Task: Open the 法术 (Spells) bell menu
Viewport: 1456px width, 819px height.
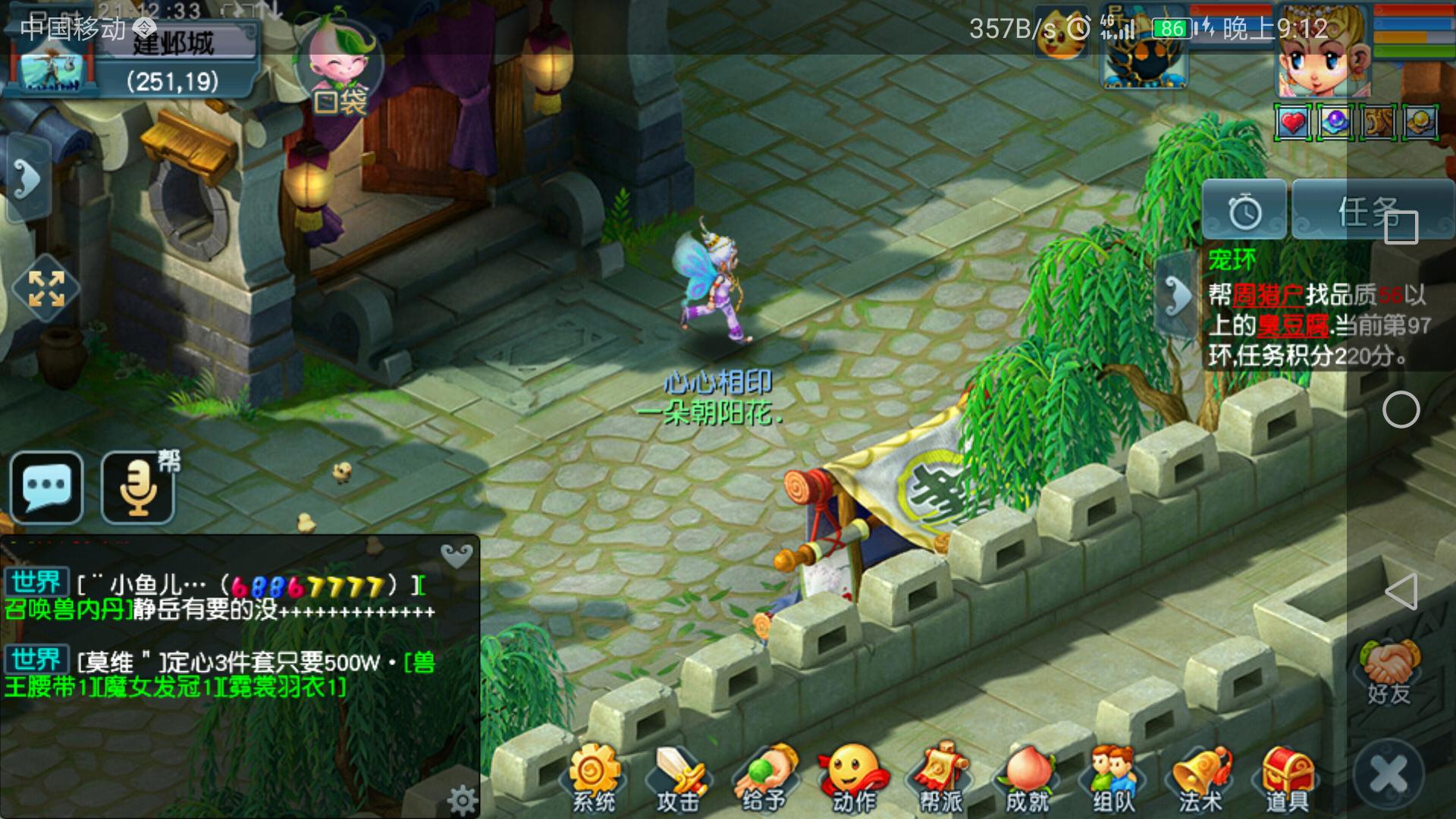Action: tap(1200, 777)
